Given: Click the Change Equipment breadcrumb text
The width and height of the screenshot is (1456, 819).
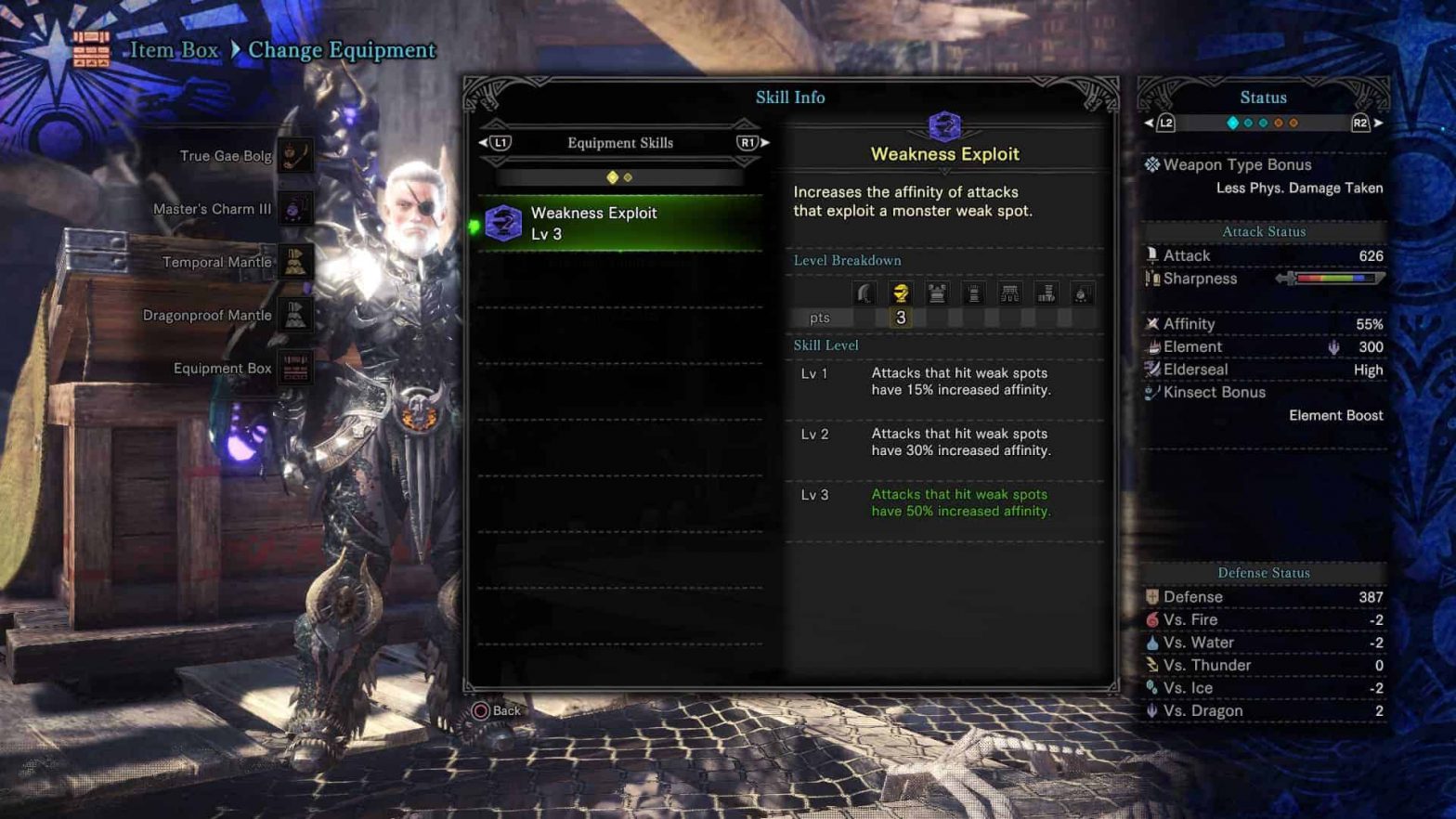Looking at the screenshot, I should [x=344, y=50].
